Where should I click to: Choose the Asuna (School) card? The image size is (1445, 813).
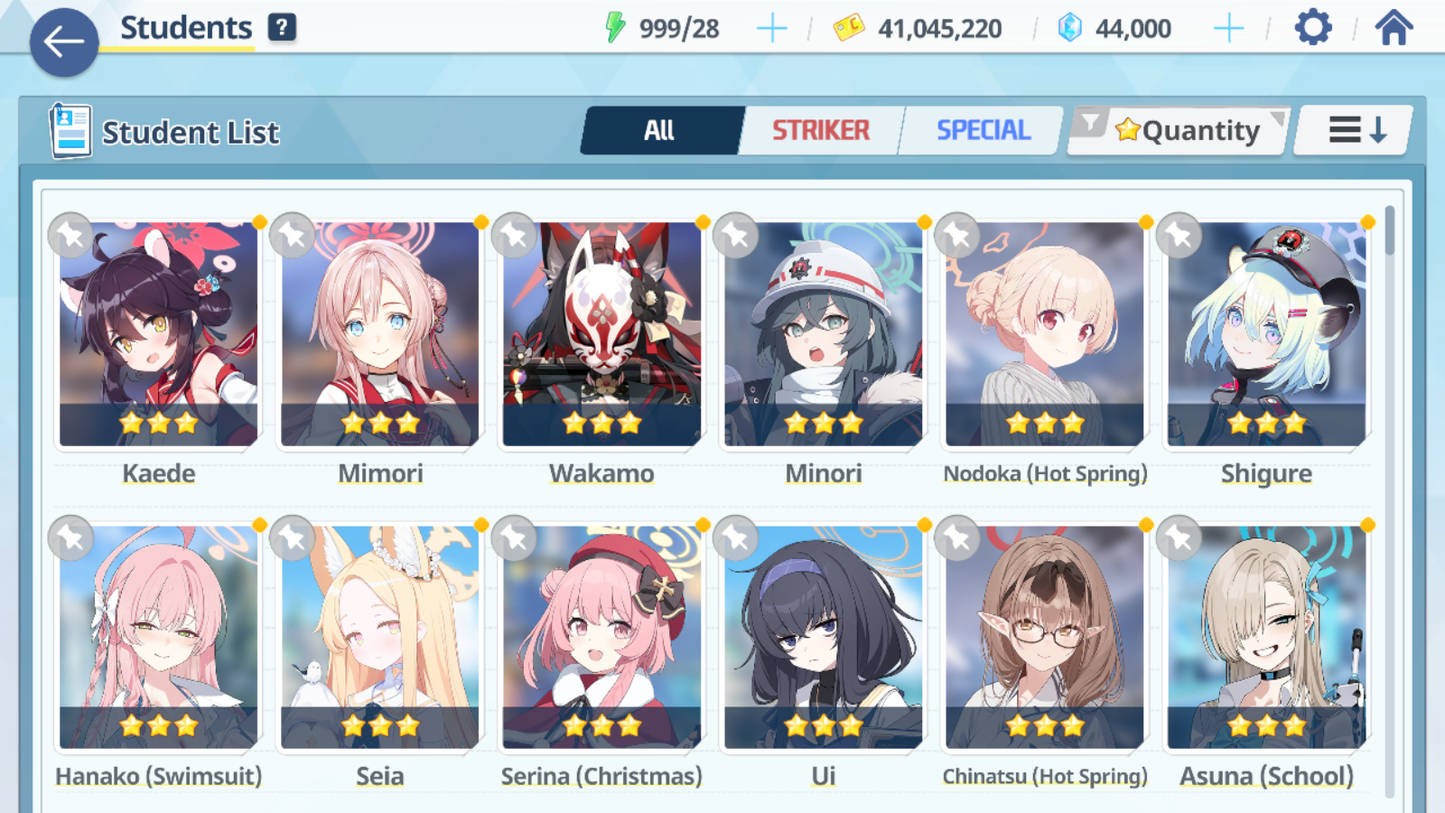point(1266,638)
